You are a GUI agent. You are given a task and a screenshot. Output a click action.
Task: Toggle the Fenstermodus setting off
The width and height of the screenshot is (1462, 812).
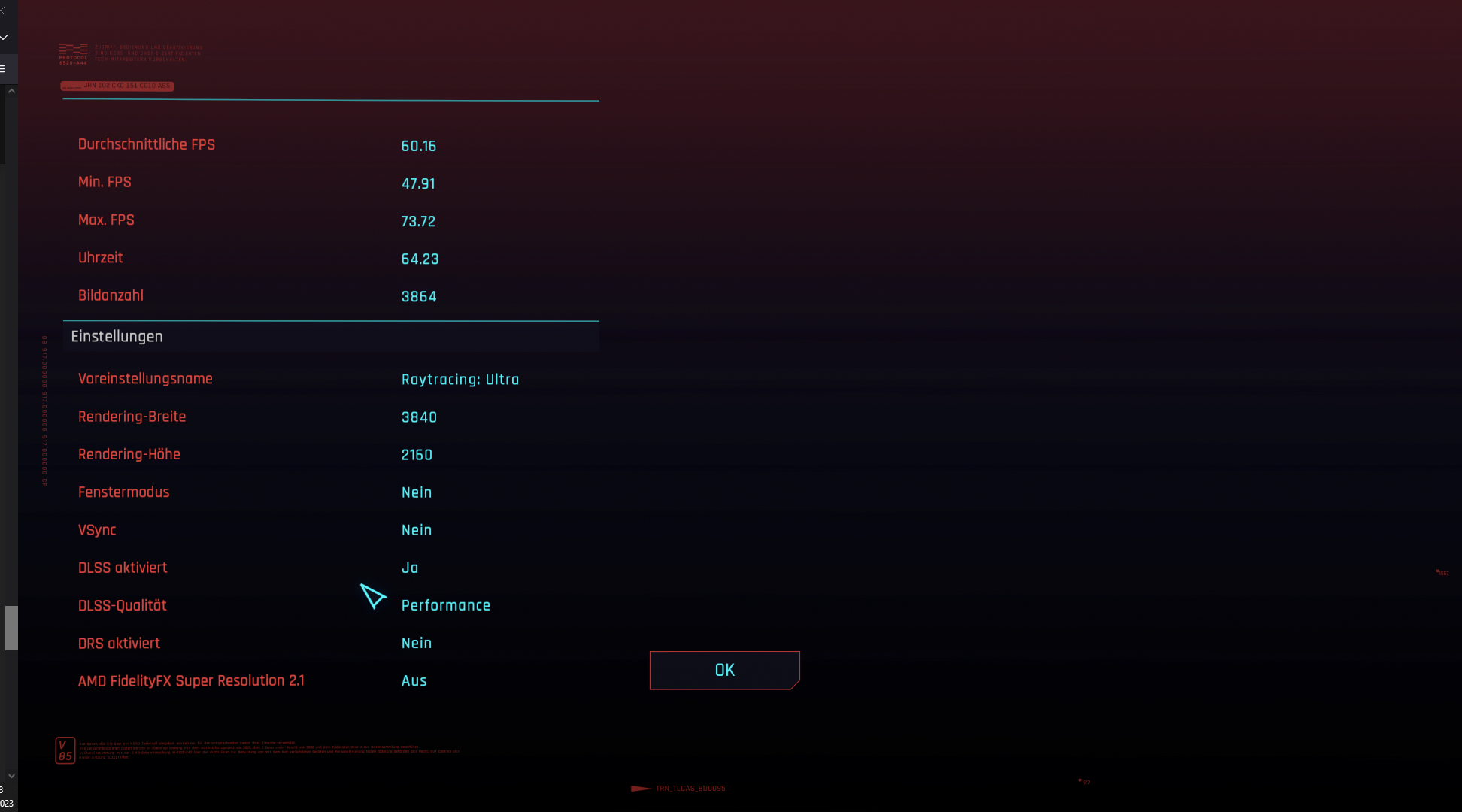tap(416, 492)
